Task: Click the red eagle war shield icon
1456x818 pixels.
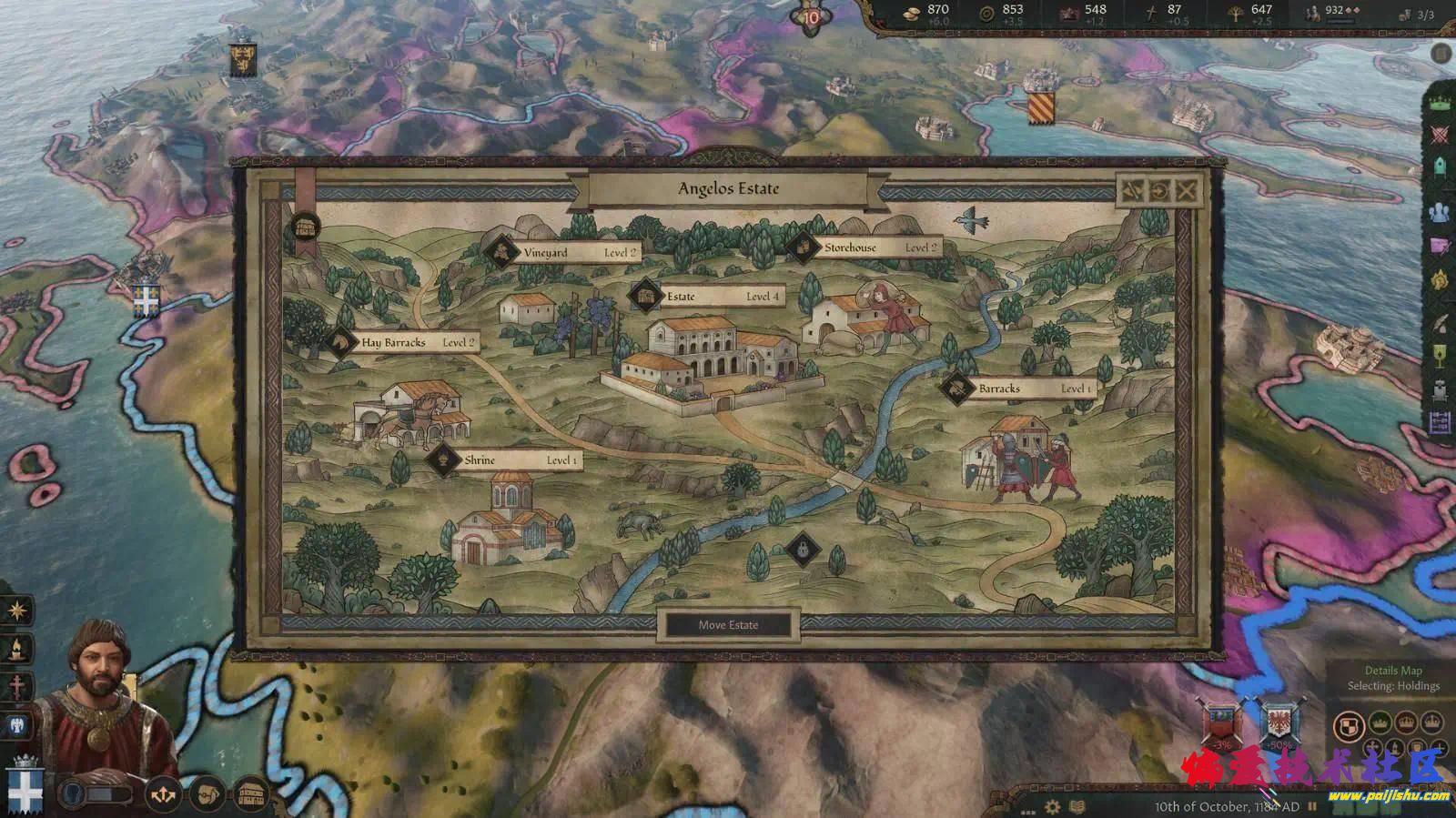Action: (x=1280, y=723)
